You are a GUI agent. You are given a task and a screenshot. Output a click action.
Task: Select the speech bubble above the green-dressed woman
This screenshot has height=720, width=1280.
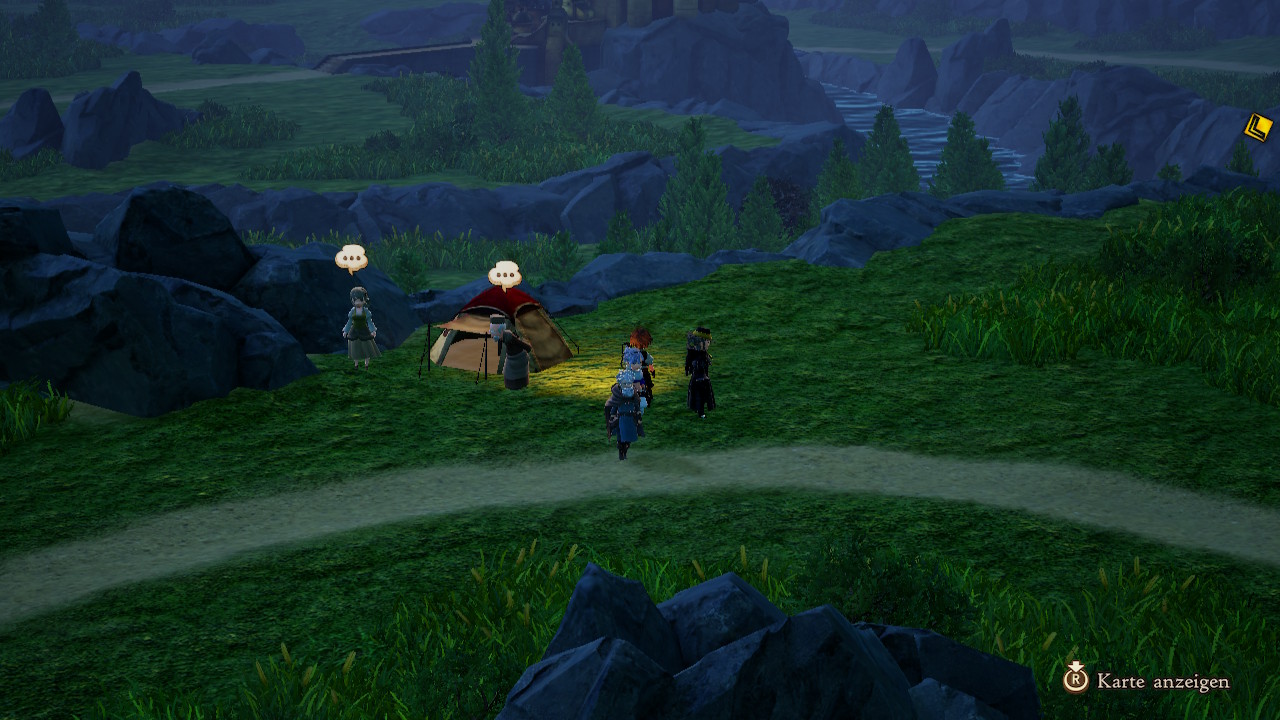coord(351,259)
